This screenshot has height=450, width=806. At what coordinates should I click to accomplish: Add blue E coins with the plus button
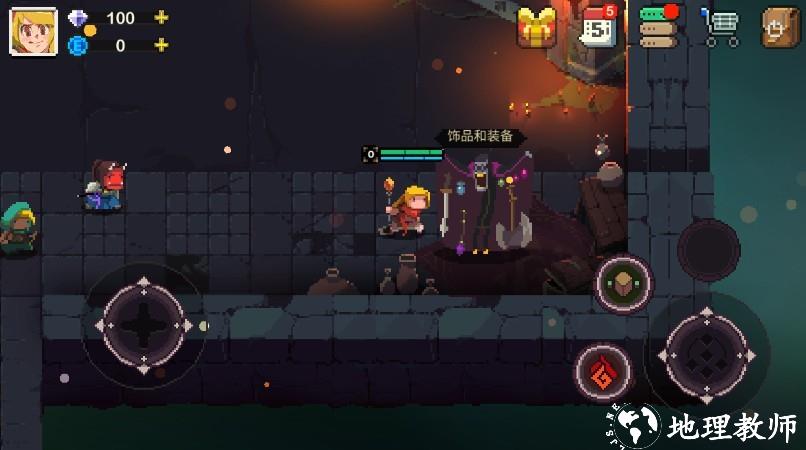pos(161,45)
